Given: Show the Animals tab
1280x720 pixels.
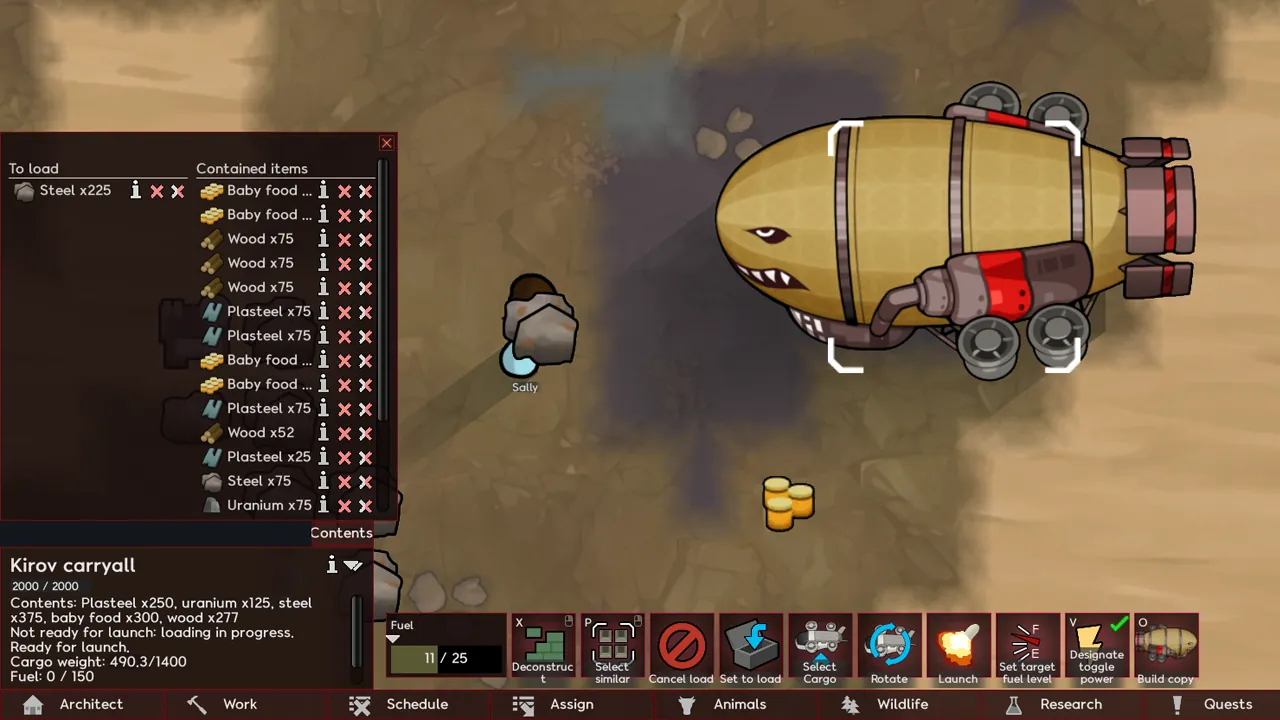Looking at the screenshot, I should coord(723,704).
